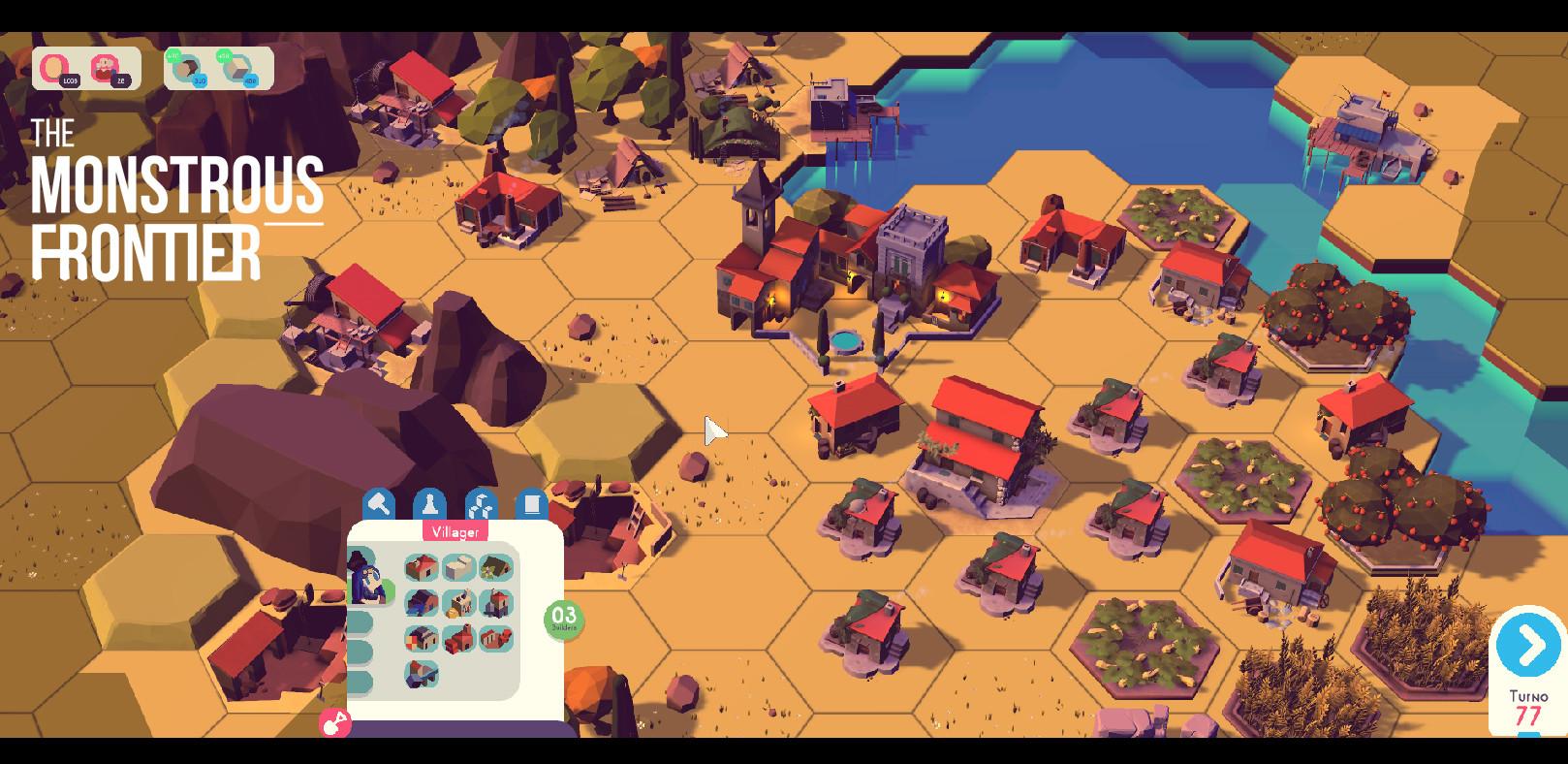The height and width of the screenshot is (764, 1568).
Task: Expand the Villager category header
Action: (455, 531)
